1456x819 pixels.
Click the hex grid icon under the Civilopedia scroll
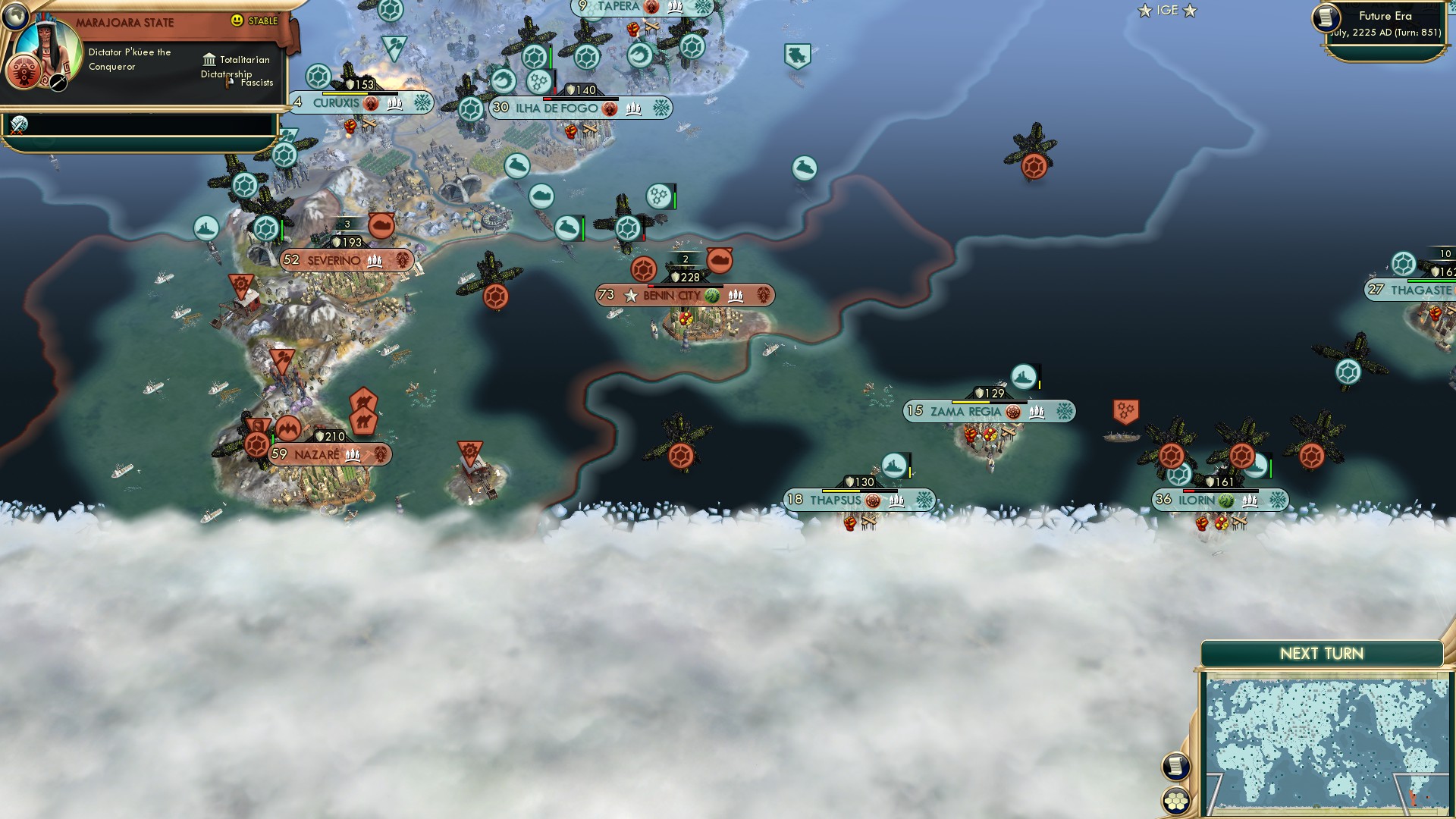(1177, 801)
